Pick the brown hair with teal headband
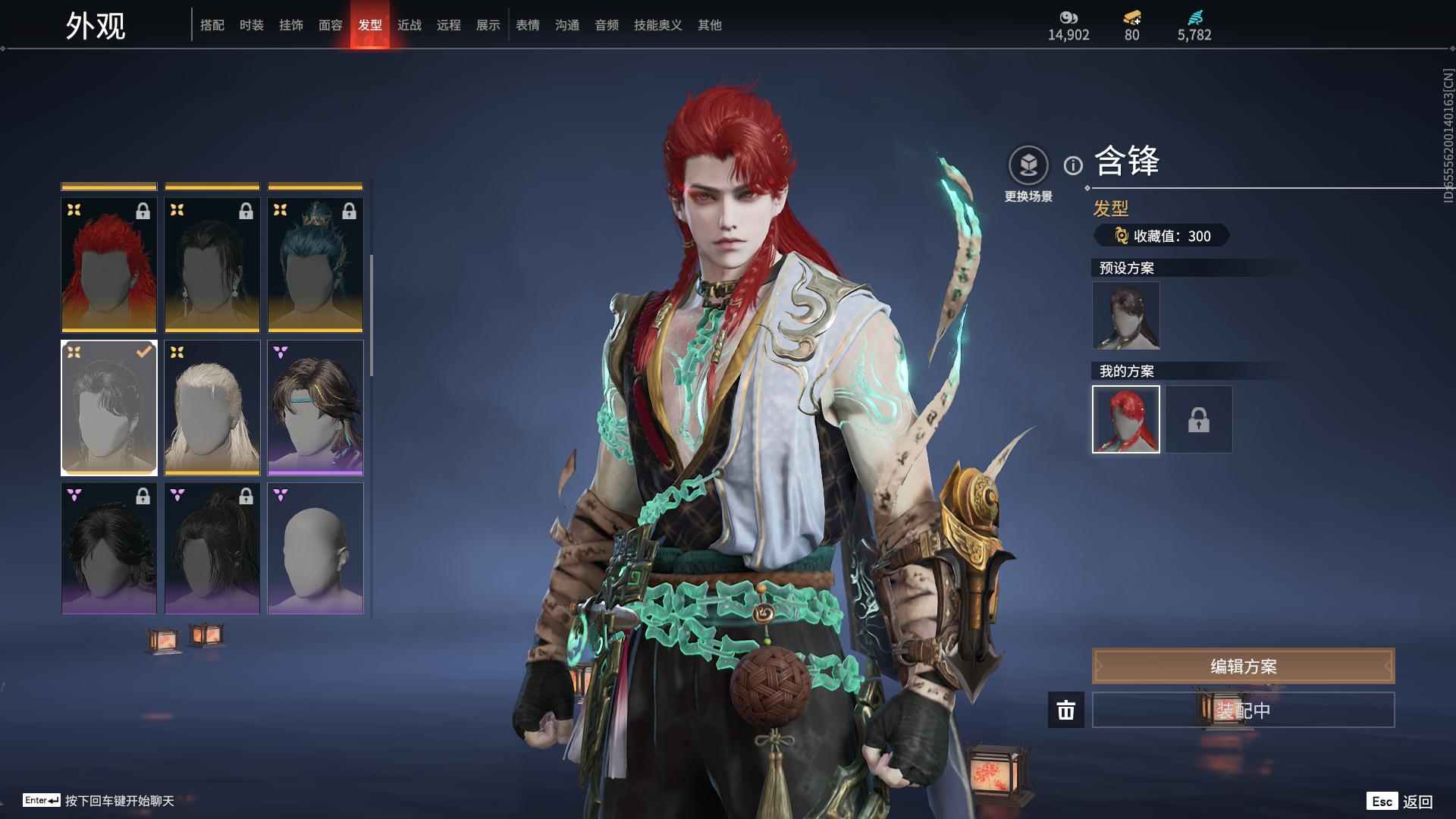The width and height of the screenshot is (1456, 819). pos(315,407)
